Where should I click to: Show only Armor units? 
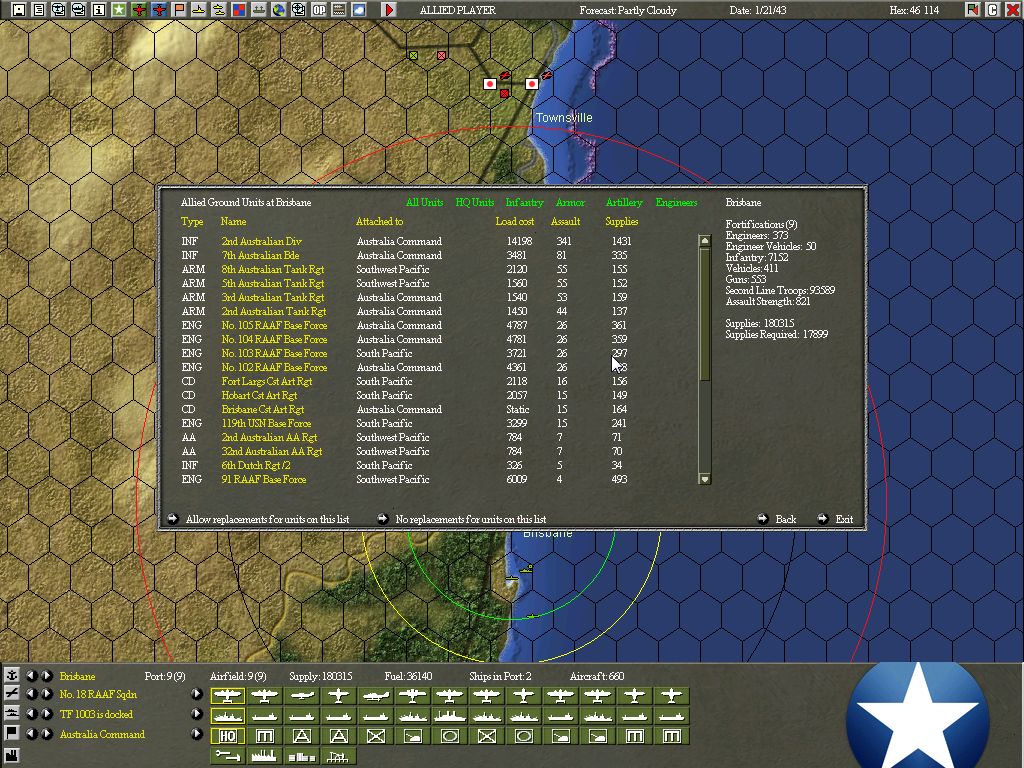570,203
